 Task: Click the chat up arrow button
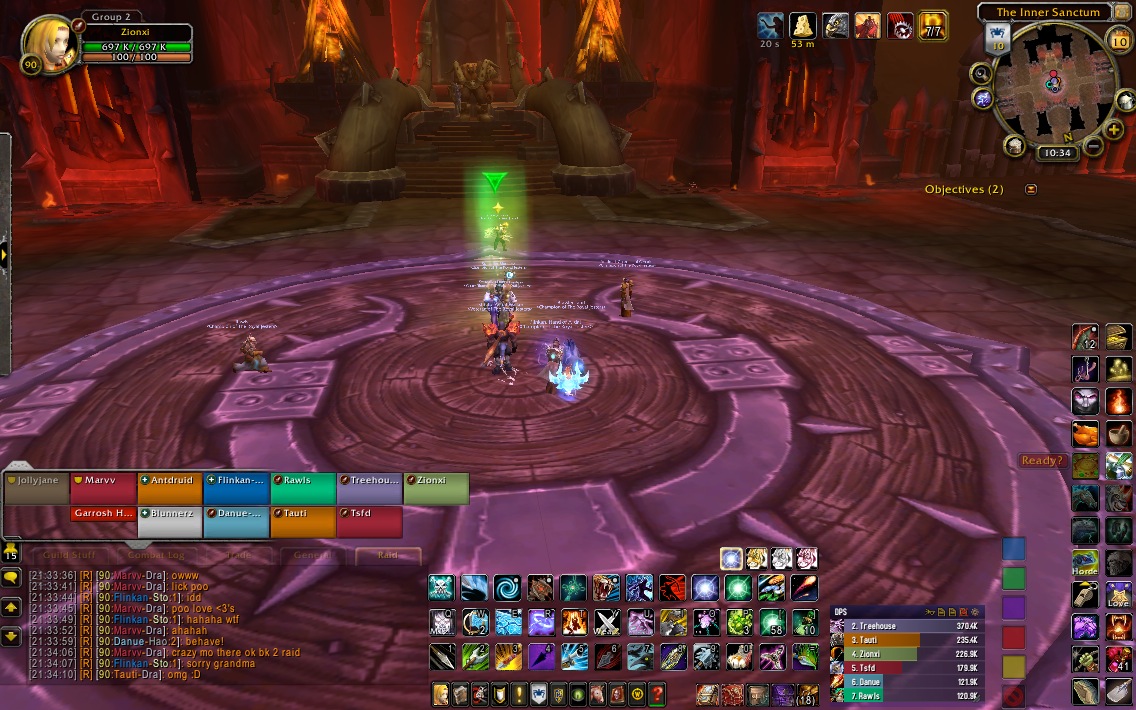tap(11, 607)
